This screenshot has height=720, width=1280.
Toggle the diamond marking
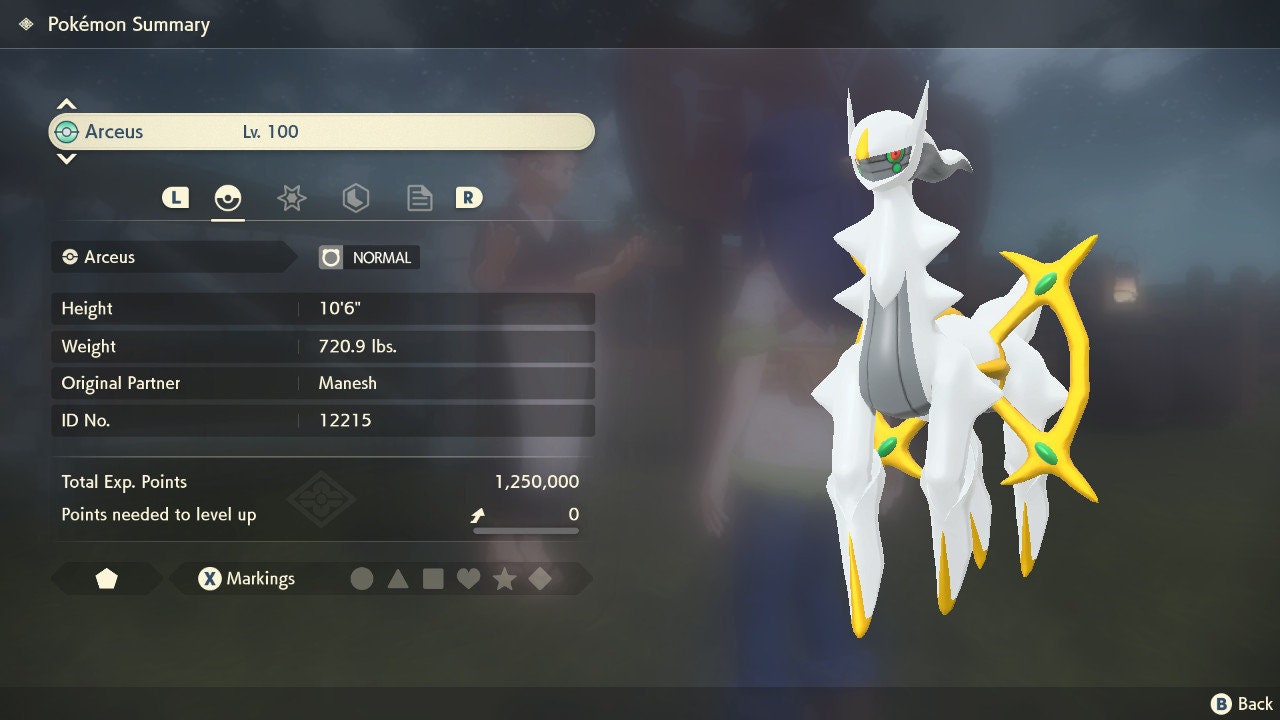[x=540, y=579]
